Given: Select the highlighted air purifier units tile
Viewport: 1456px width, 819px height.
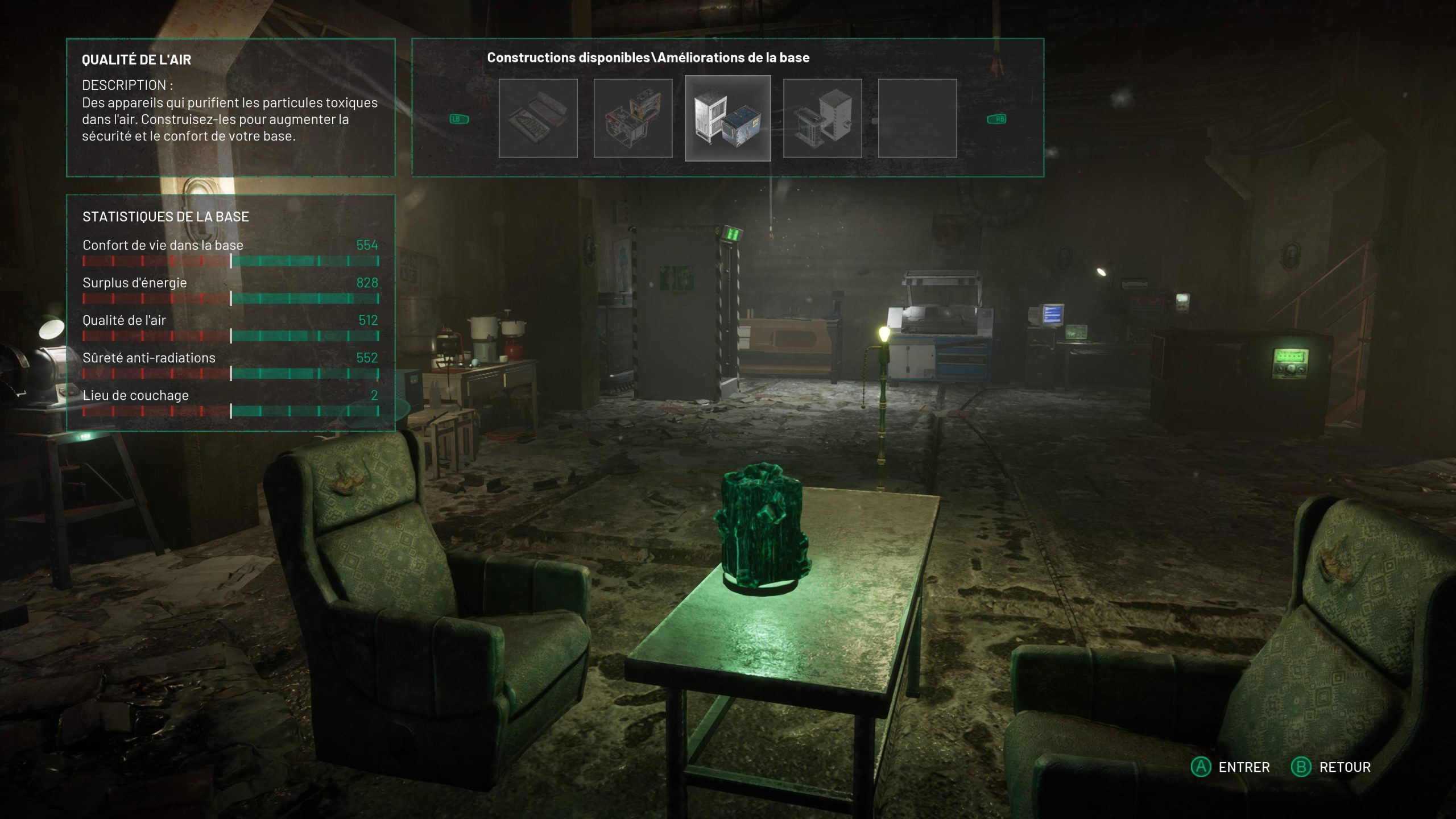Looking at the screenshot, I should tap(727, 118).
